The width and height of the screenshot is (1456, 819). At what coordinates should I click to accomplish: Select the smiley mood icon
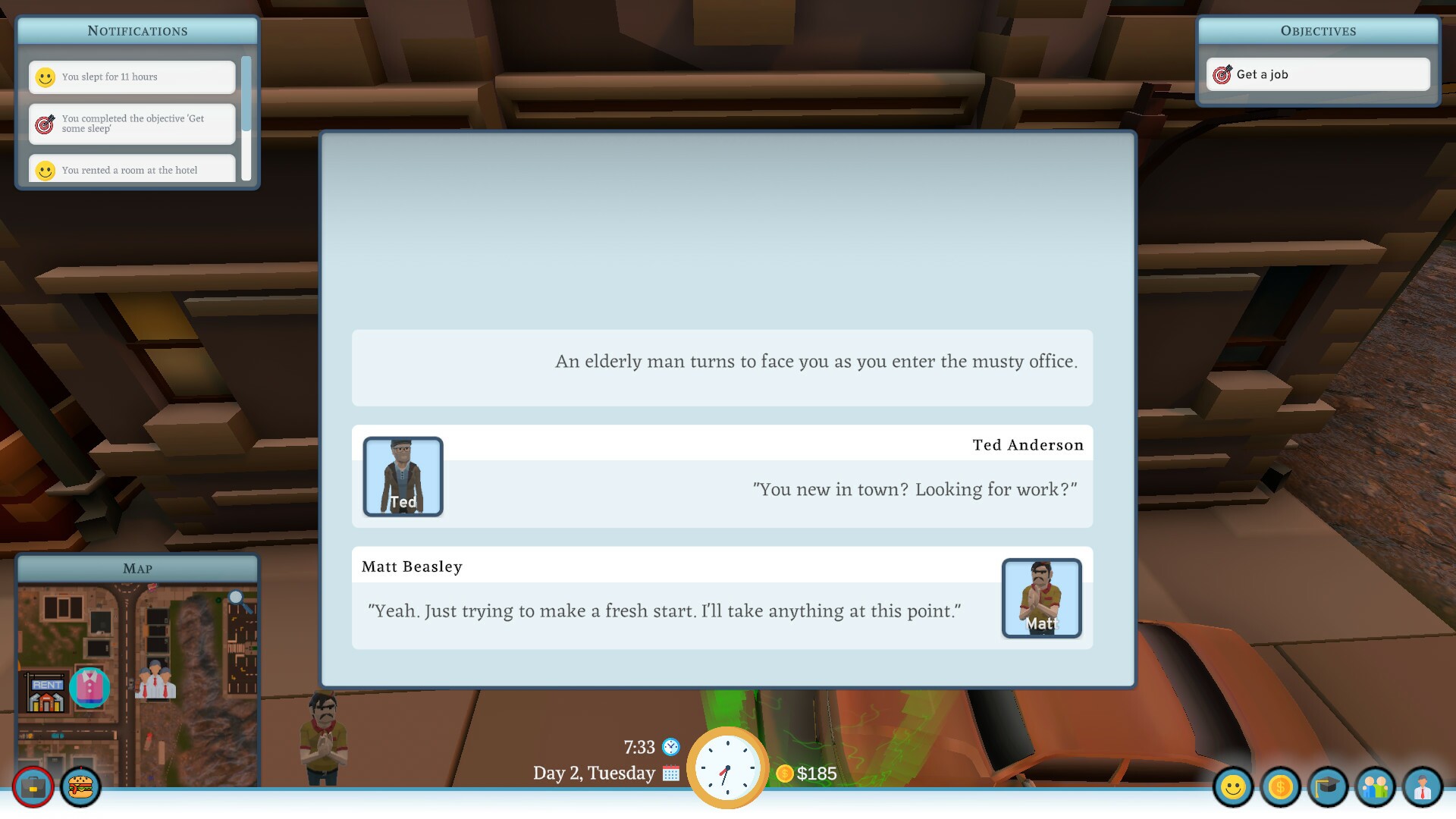point(1233,788)
